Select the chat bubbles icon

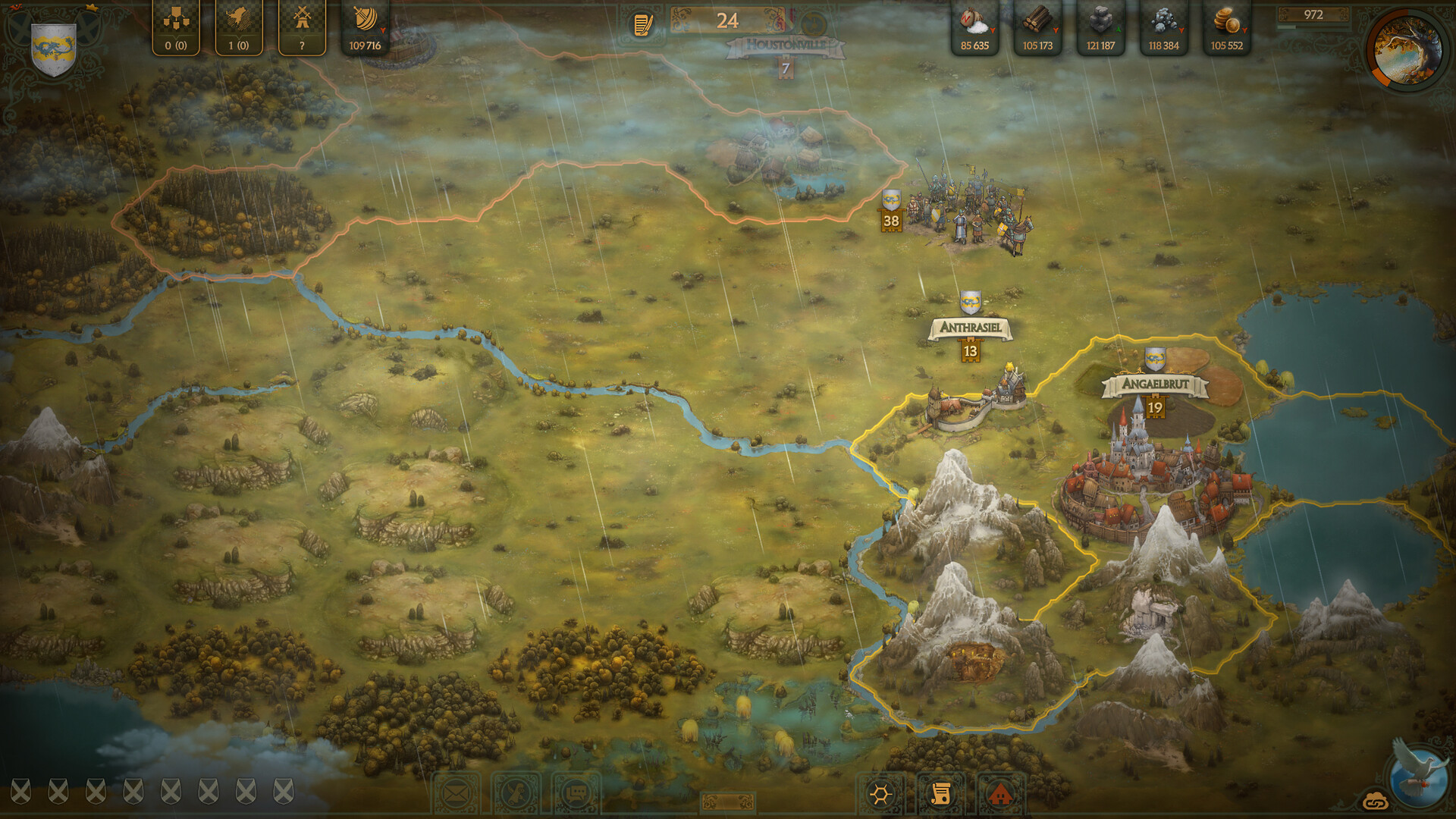coord(576,793)
